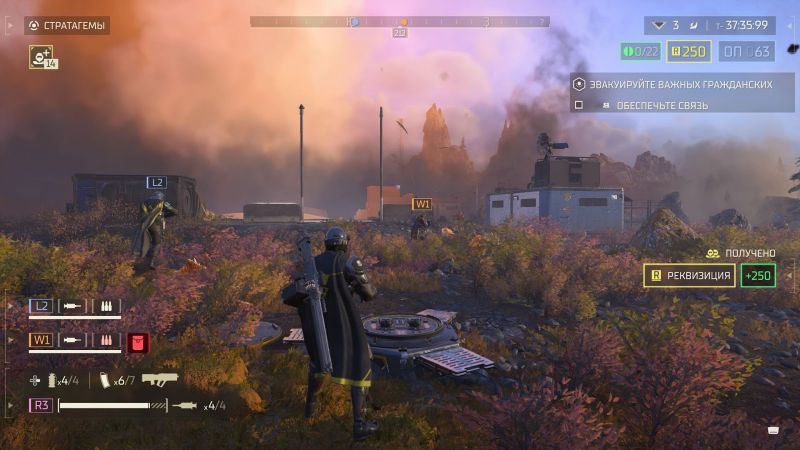Click the compass bar heading strip

pos(399,21)
